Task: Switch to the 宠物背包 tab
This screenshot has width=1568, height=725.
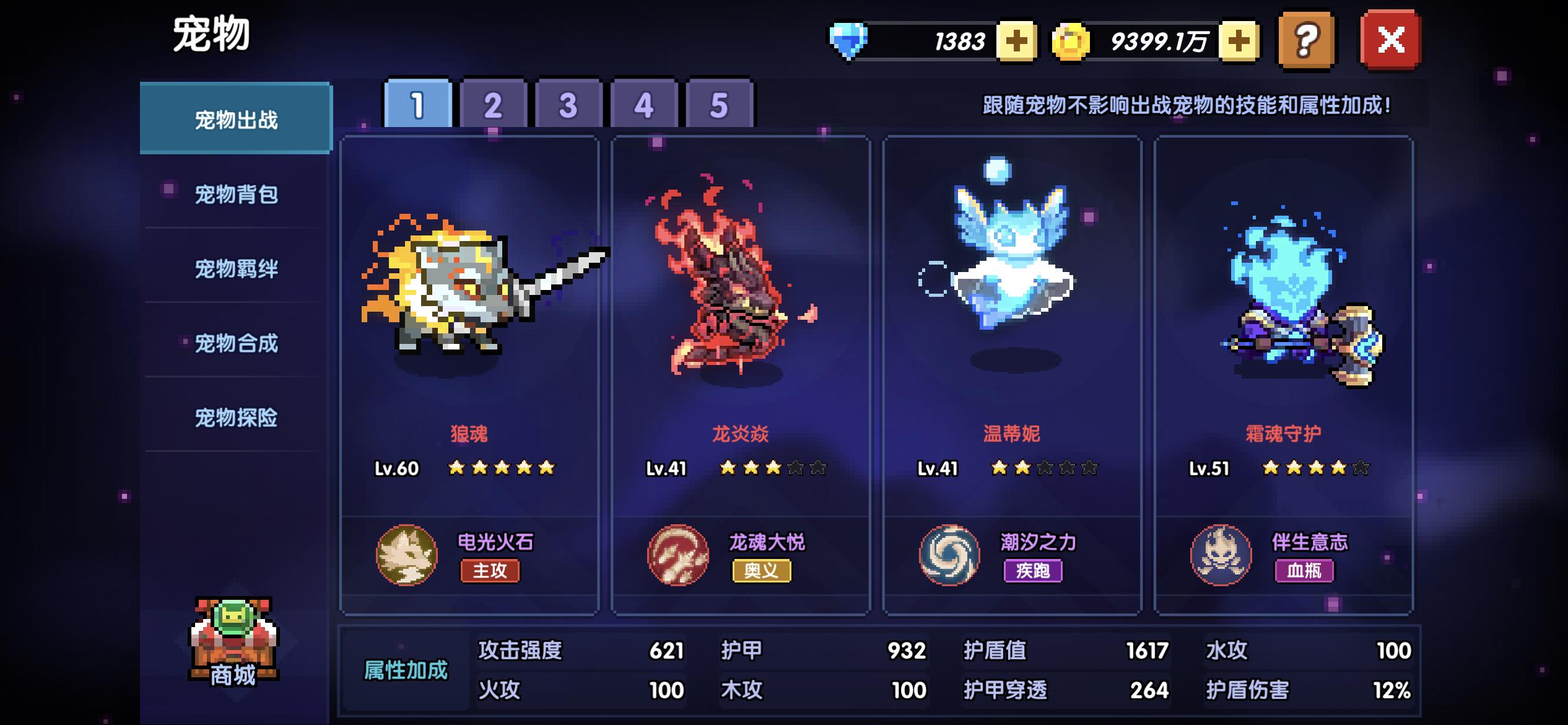Action: click(236, 193)
